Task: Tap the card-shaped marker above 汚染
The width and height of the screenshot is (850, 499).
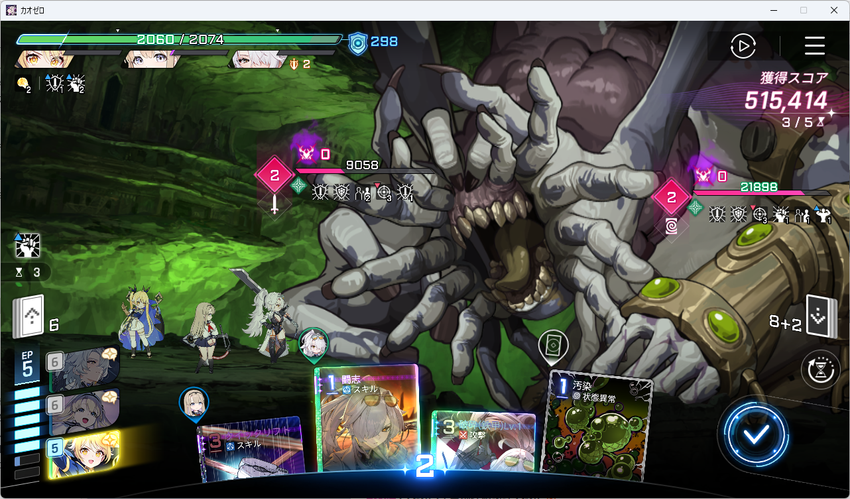Action: point(549,347)
